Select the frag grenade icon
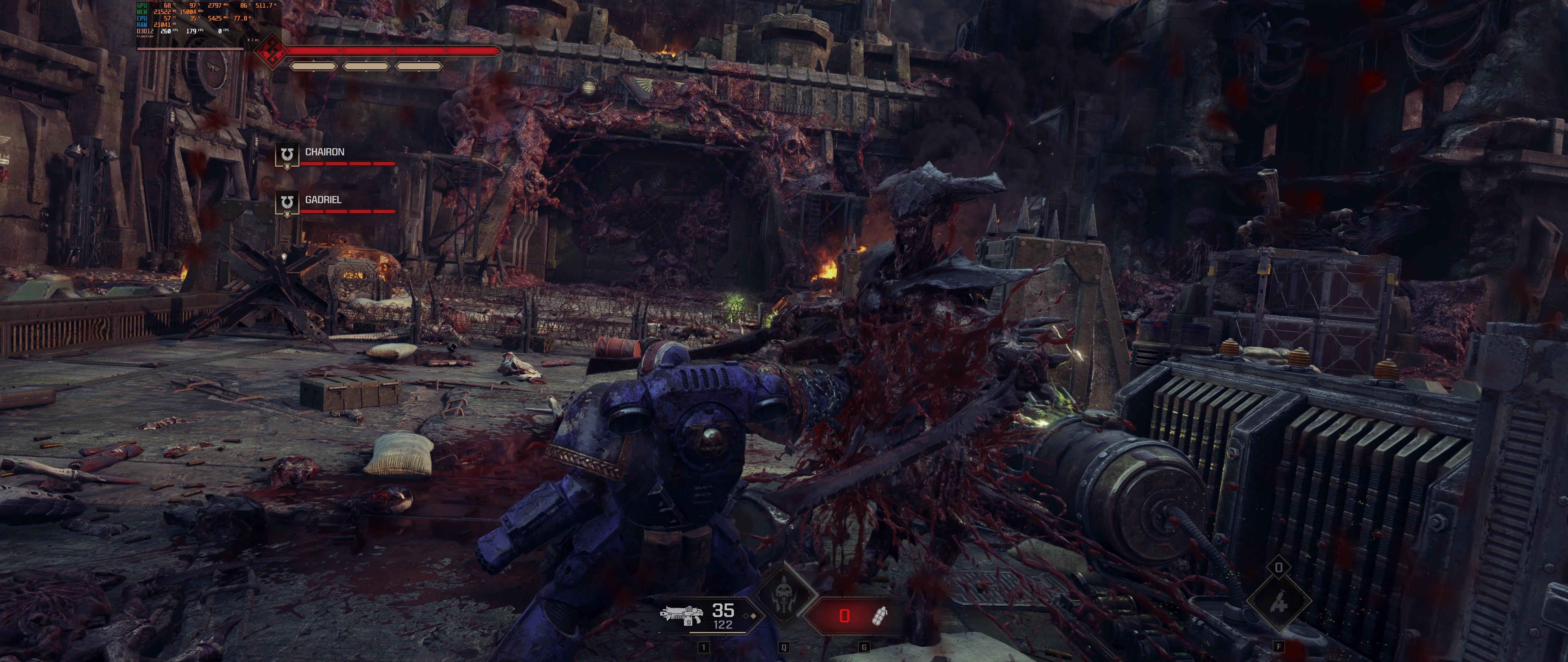Screen dimensions: 1568x662 tap(880, 616)
